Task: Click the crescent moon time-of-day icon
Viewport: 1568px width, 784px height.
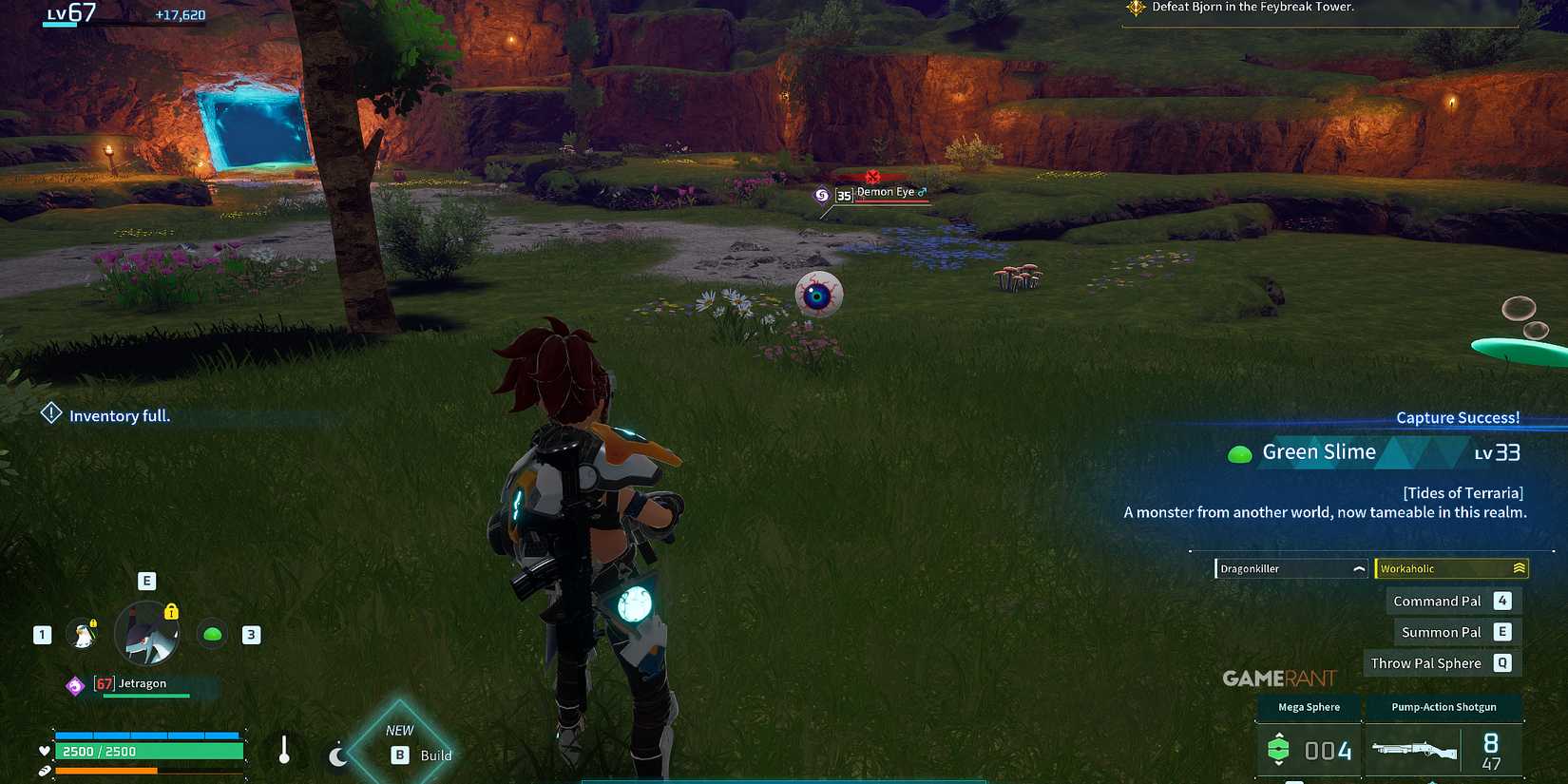Action: coord(338,755)
